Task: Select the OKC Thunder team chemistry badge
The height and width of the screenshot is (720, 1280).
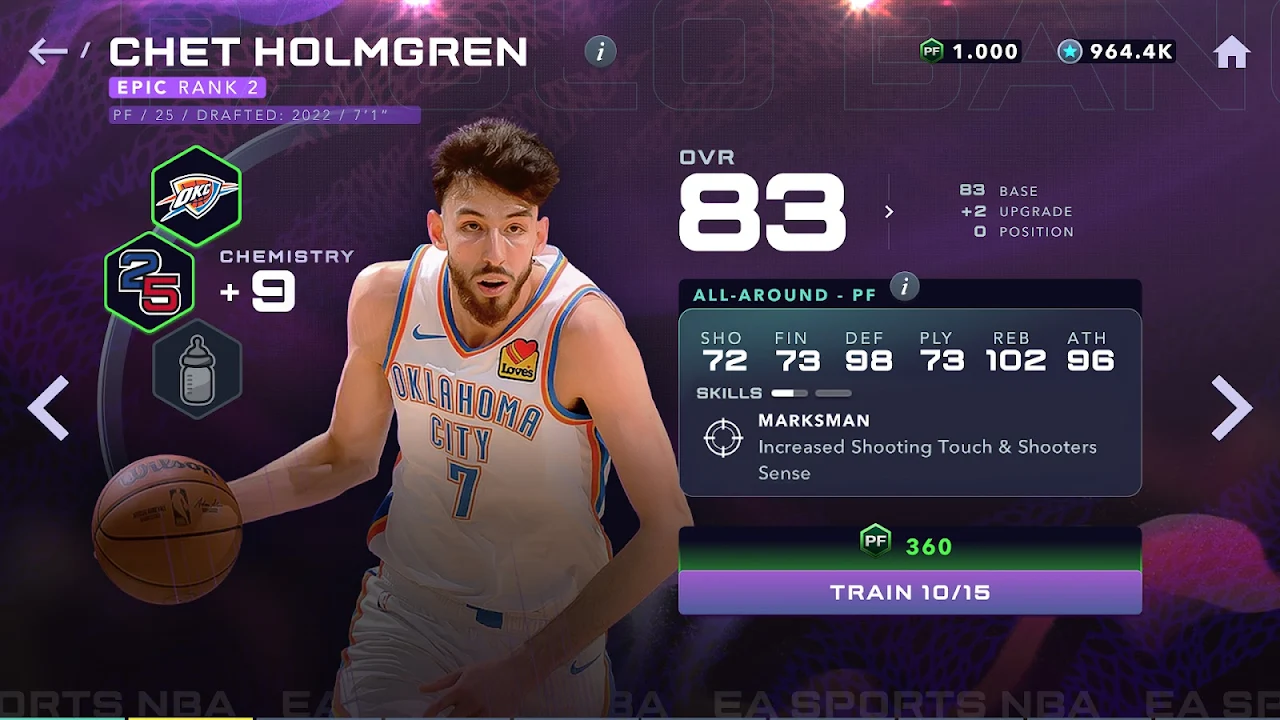Action: pyautogui.click(x=196, y=196)
